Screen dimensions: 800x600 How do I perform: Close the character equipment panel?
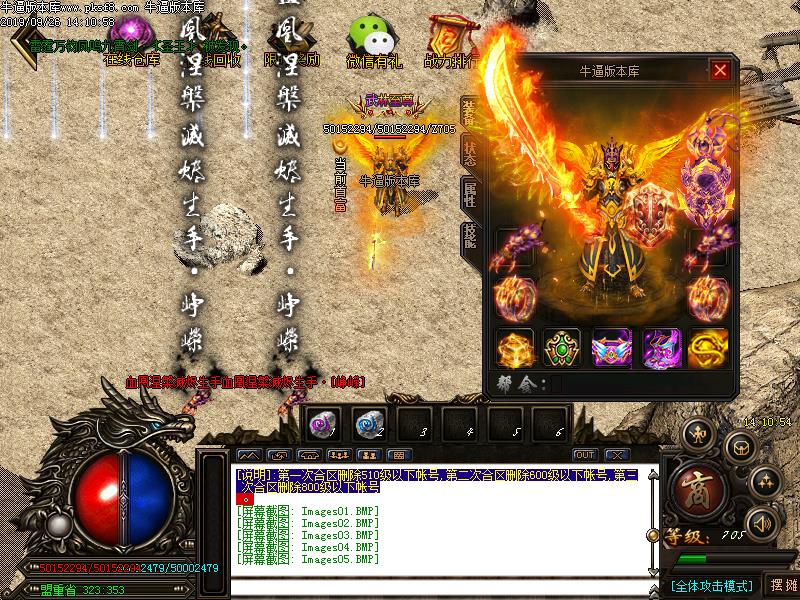719,70
